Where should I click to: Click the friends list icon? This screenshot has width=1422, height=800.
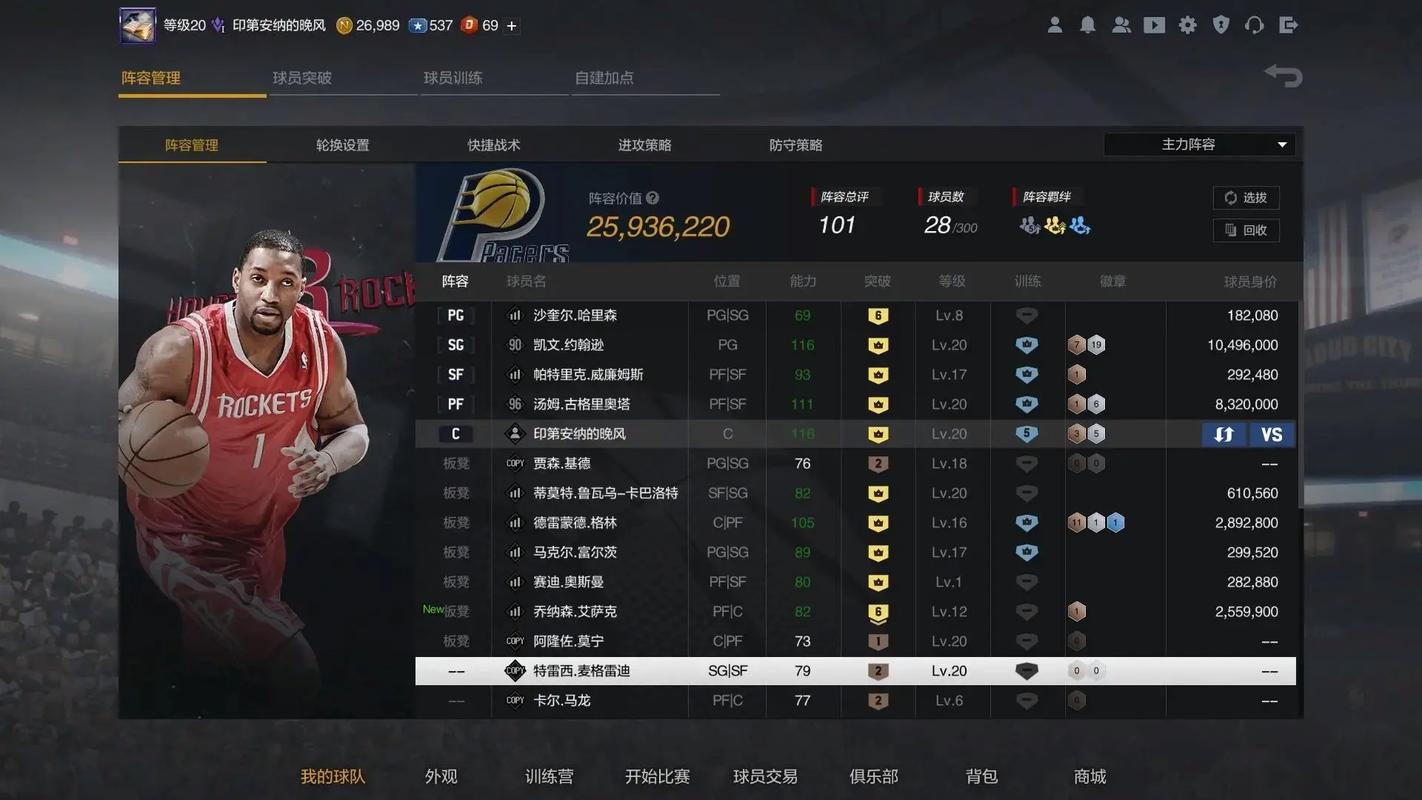1121,24
